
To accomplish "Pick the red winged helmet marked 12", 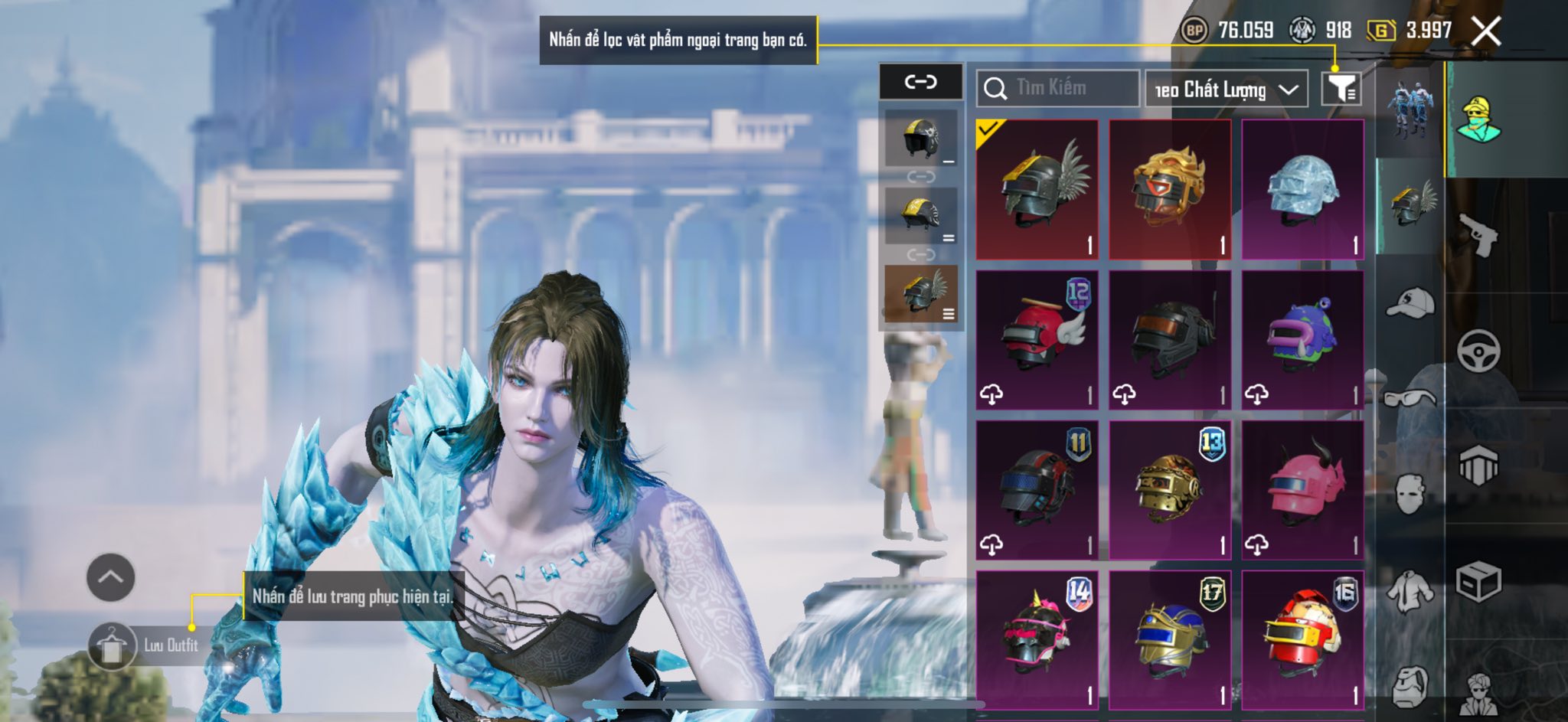I will pyautogui.click(x=1037, y=339).
